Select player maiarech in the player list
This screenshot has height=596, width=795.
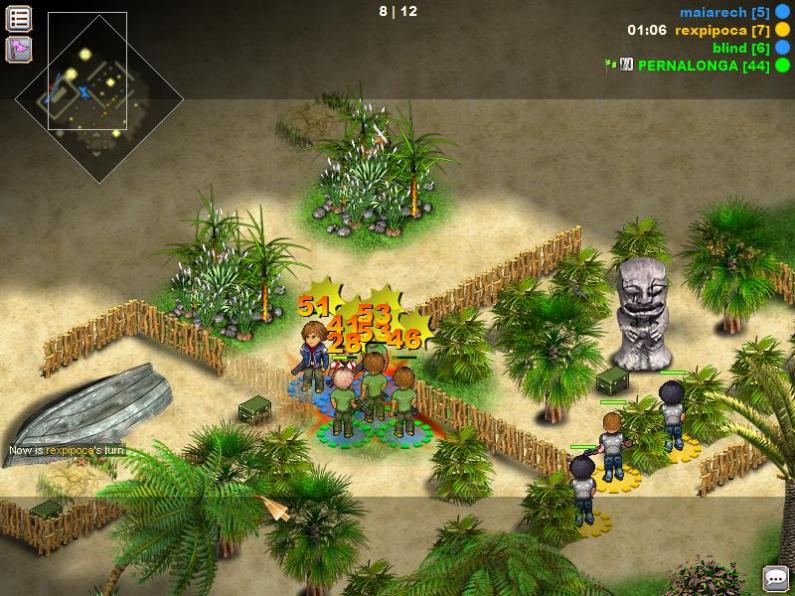click(x=724, y=12)
